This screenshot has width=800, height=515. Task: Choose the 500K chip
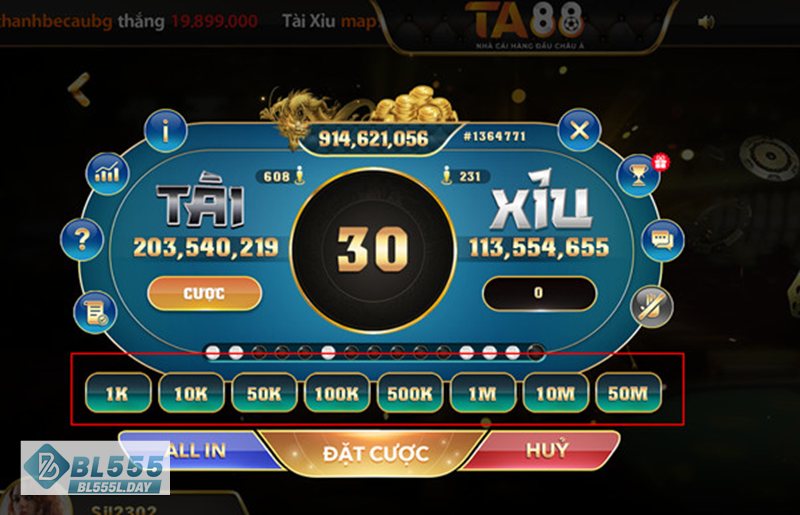pos(409,393)
